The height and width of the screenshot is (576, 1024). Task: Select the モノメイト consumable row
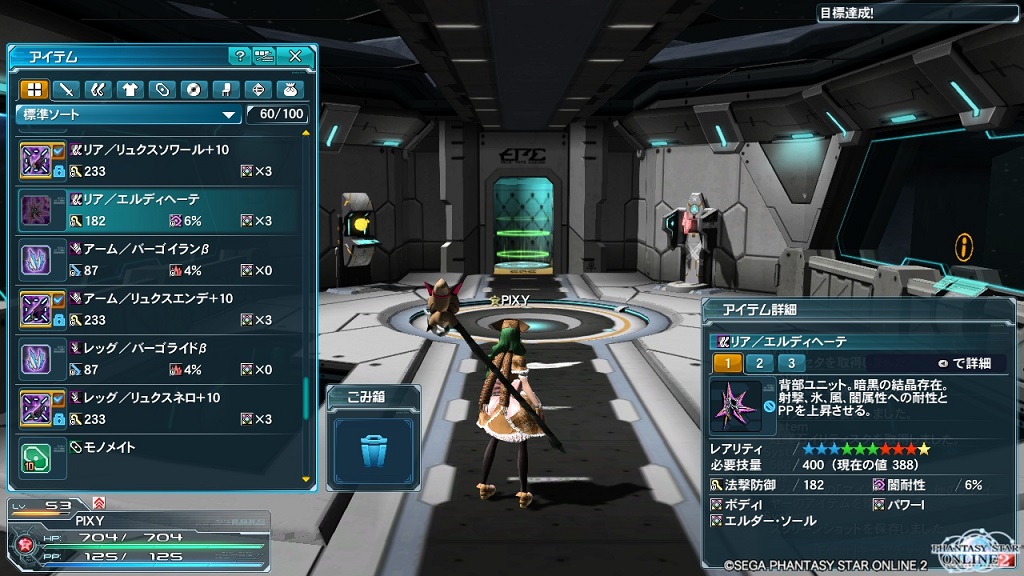[x=160, y=458]
